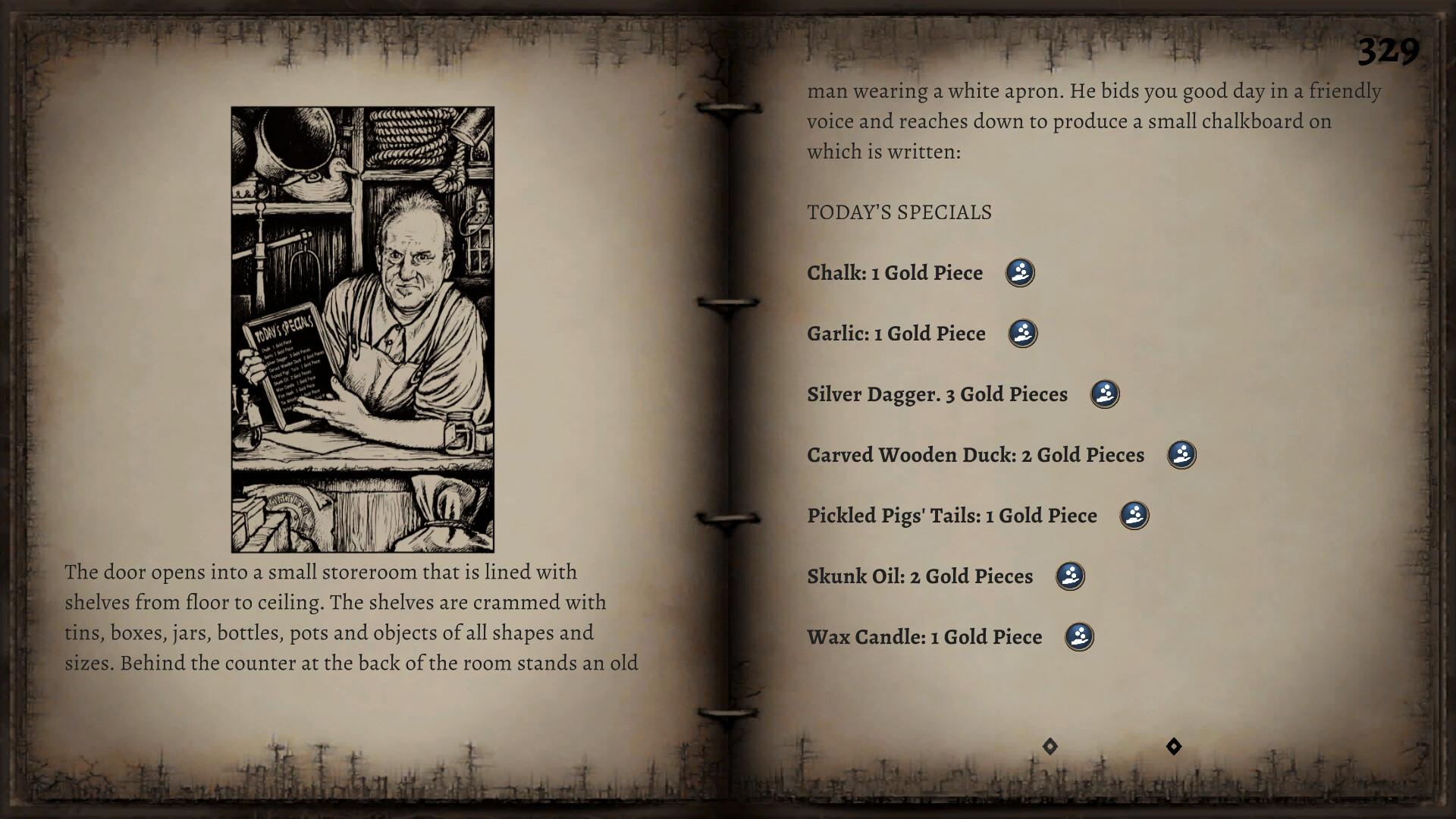Buy Garlic via its coin-in-hand icon
Viewport: 1456px width, 819px height.
[x=1021, y=333]
